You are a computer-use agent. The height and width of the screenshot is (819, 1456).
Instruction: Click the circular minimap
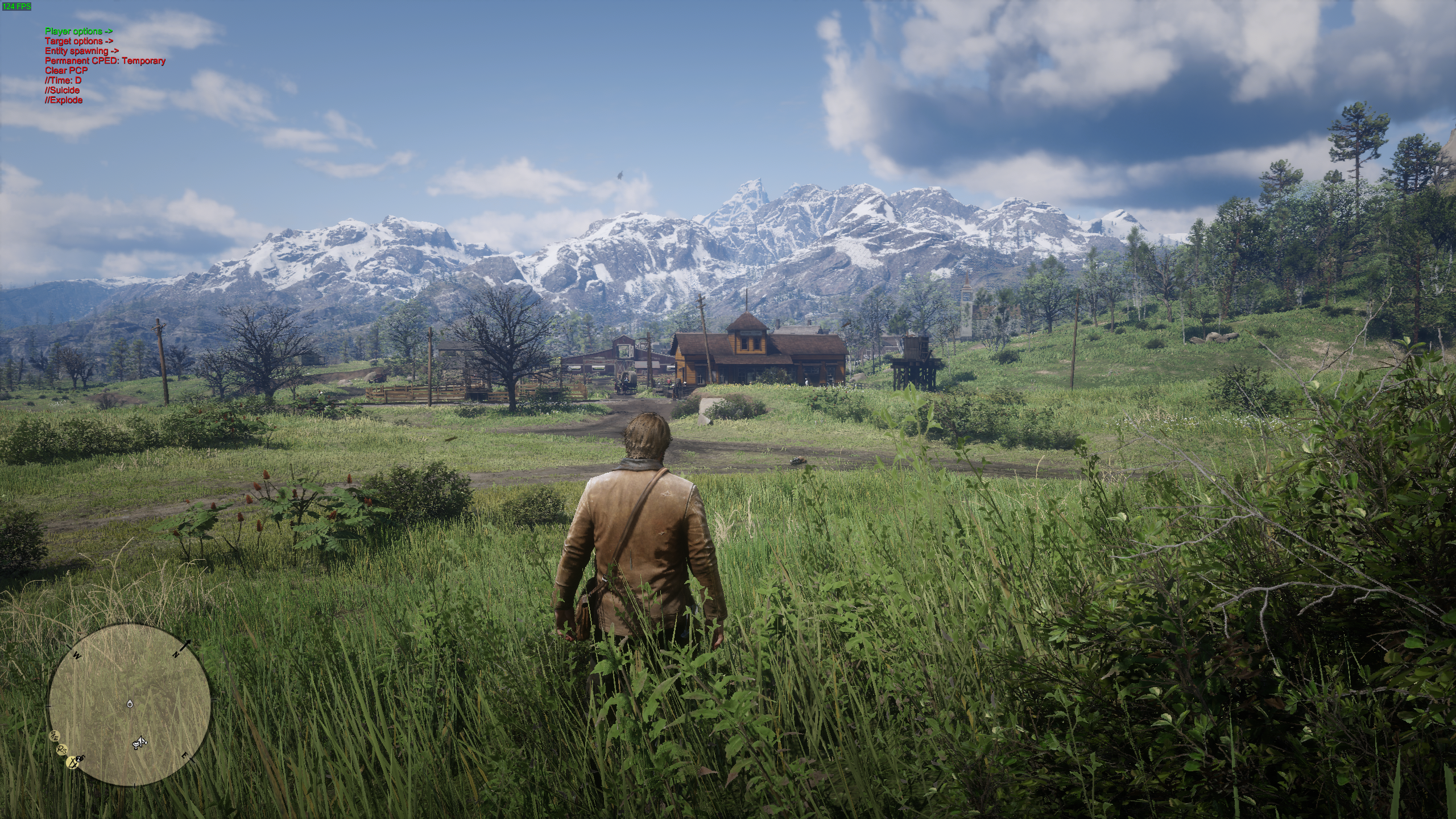[130, 704]
